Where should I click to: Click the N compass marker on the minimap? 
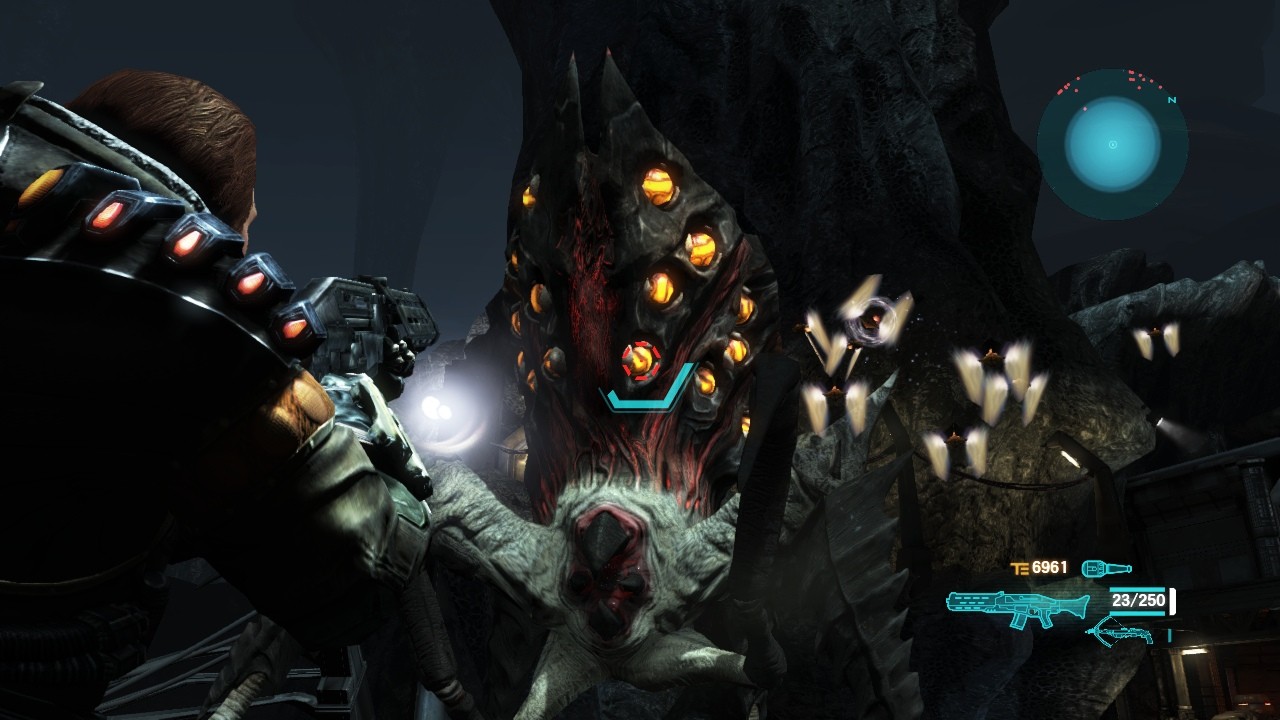click(x=1171, y=100)
